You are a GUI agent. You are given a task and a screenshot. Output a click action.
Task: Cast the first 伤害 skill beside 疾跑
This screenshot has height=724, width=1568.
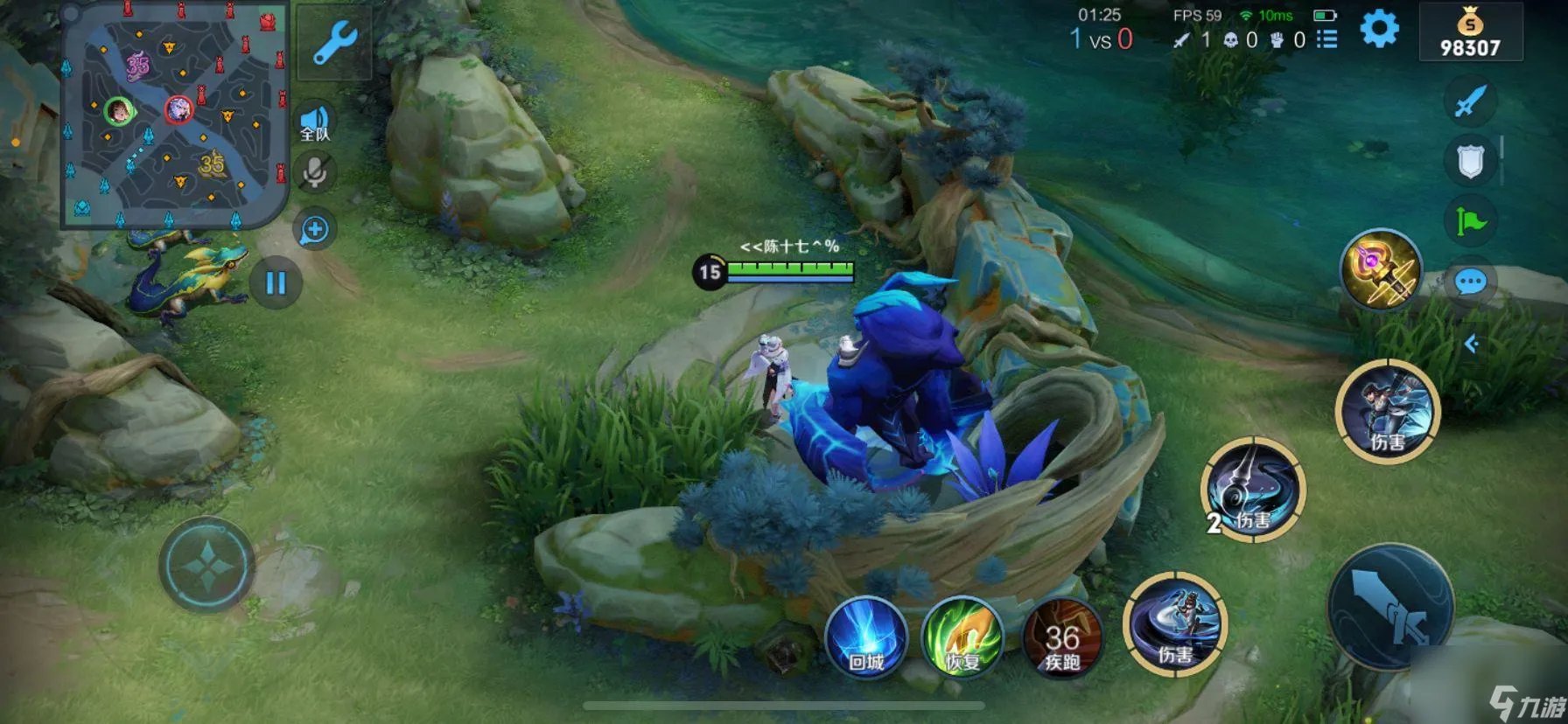(x=1175, y=623)
